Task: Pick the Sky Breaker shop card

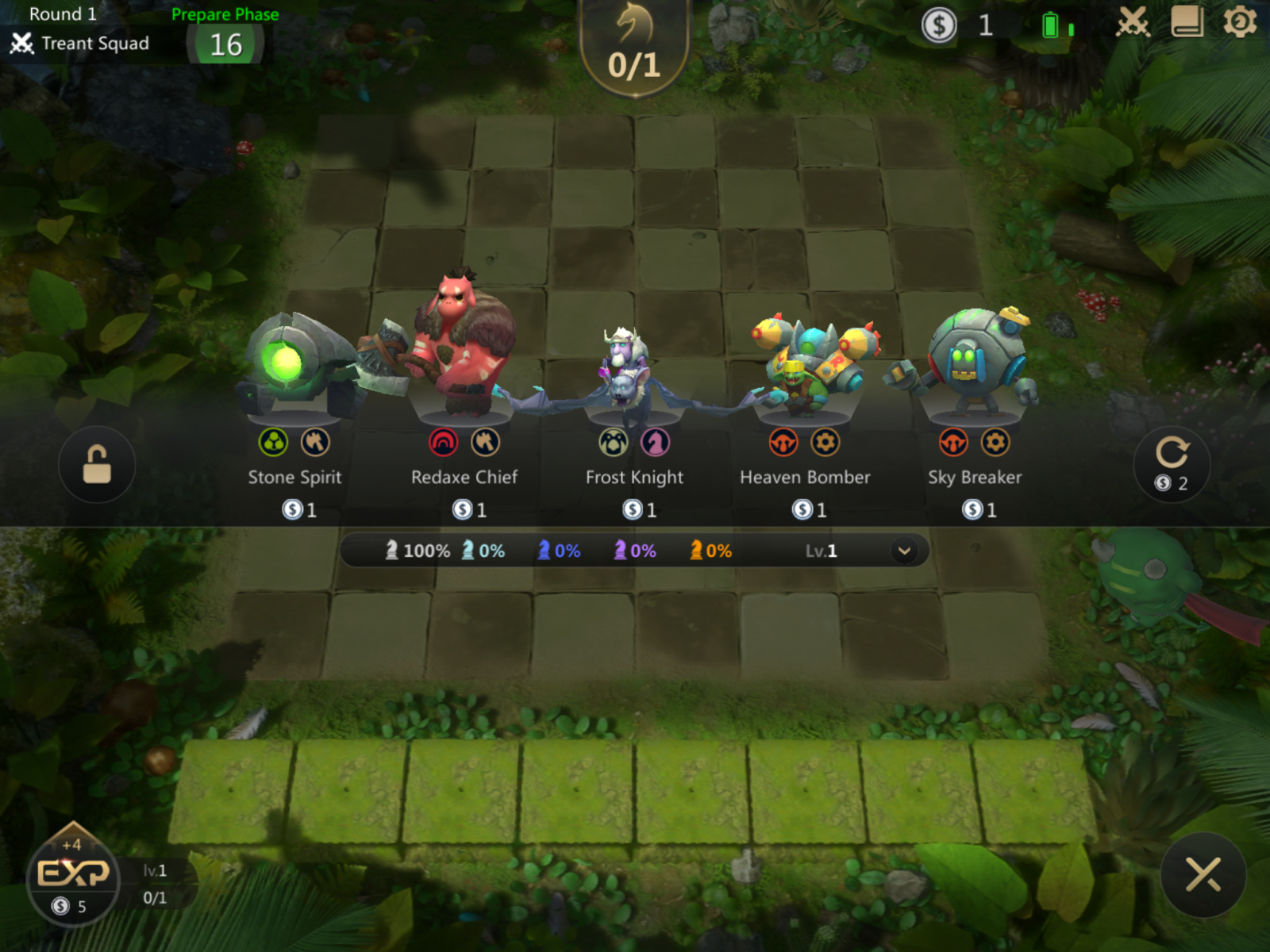Action: click(975, 413)
